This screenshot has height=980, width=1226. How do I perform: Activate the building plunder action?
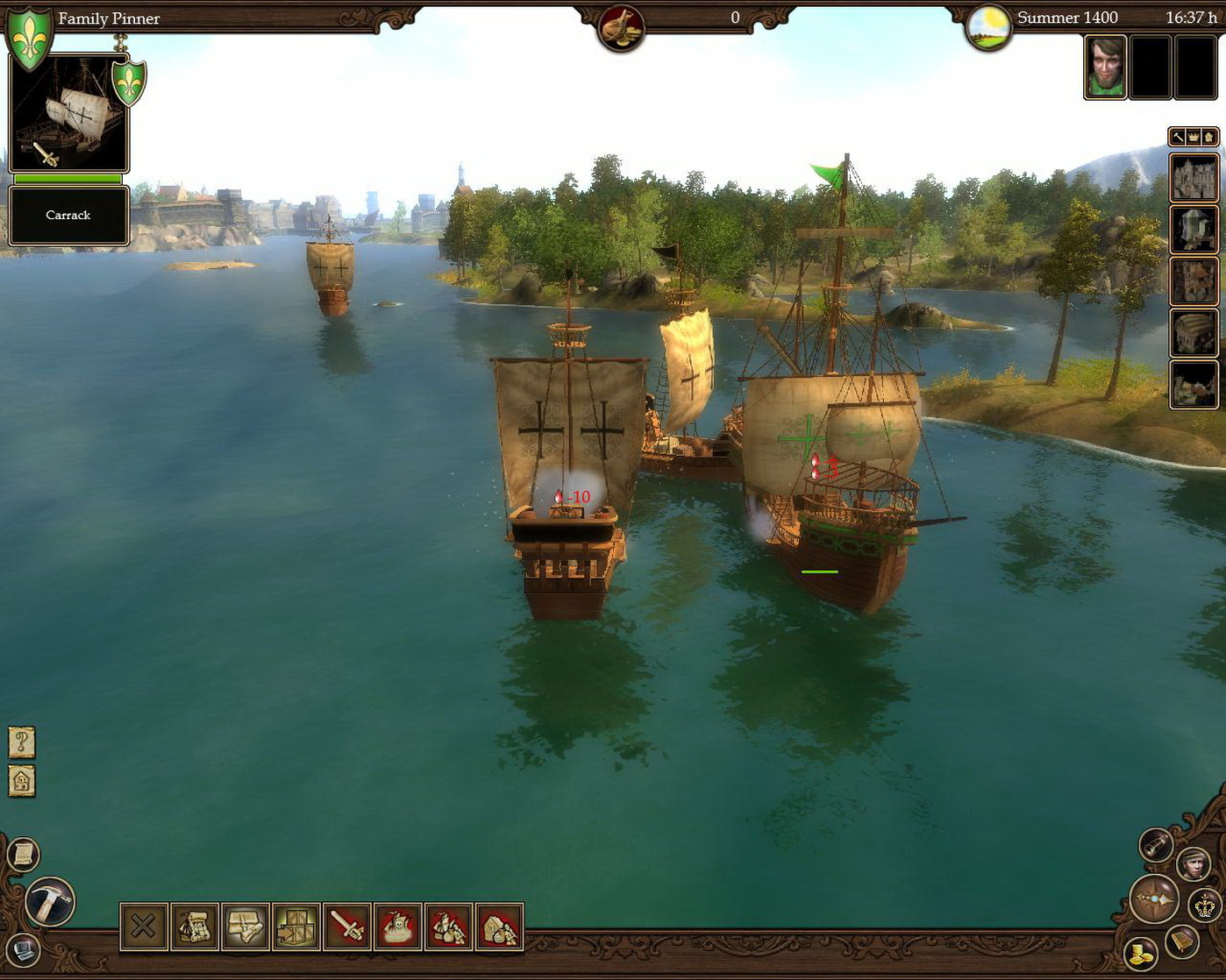coord(500,927)
